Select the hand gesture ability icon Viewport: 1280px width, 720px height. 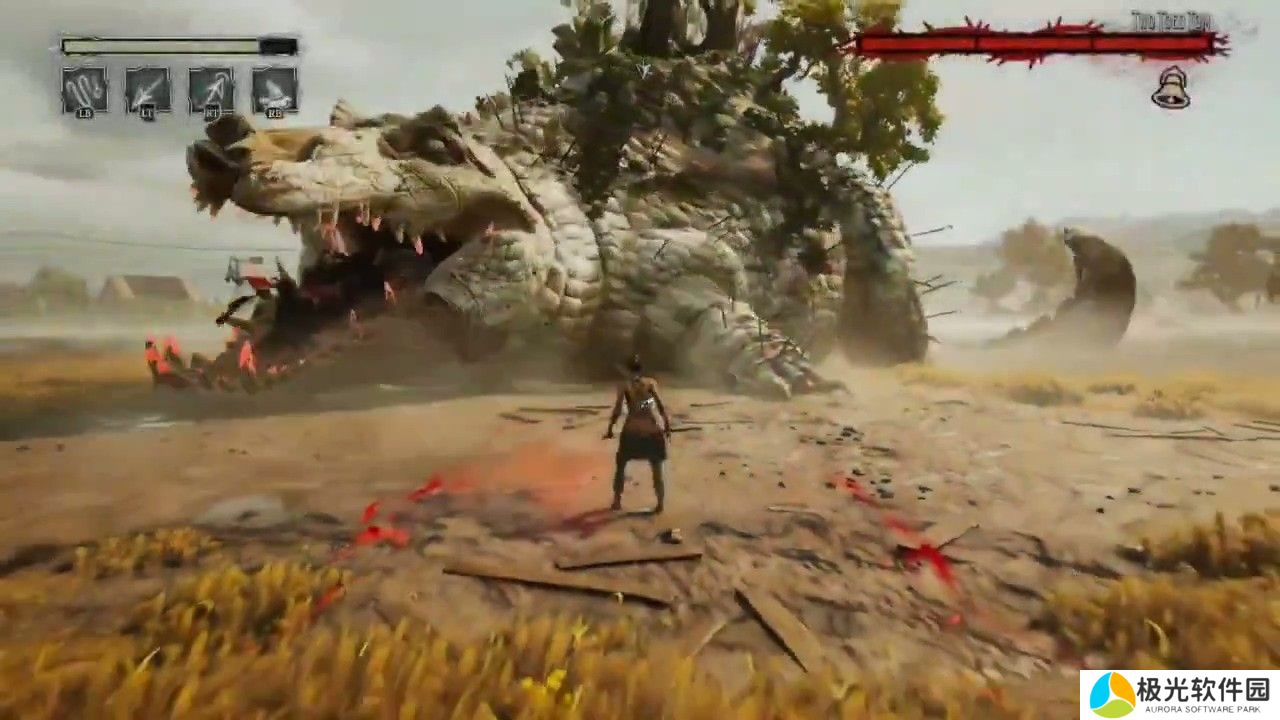click(x=84, y=90)
